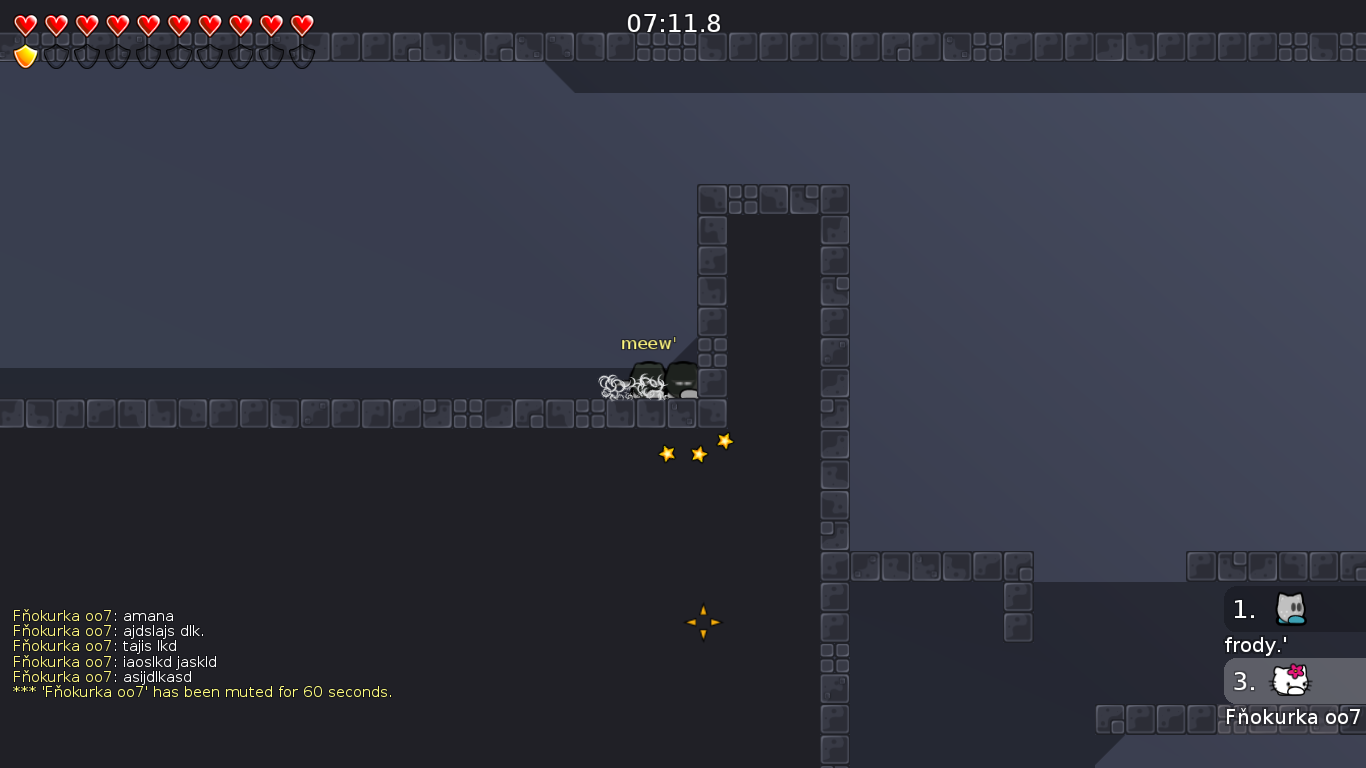1366x768 pixels.
Task: Click the spinning pickup floating mid-air
Action: point(702,621)
